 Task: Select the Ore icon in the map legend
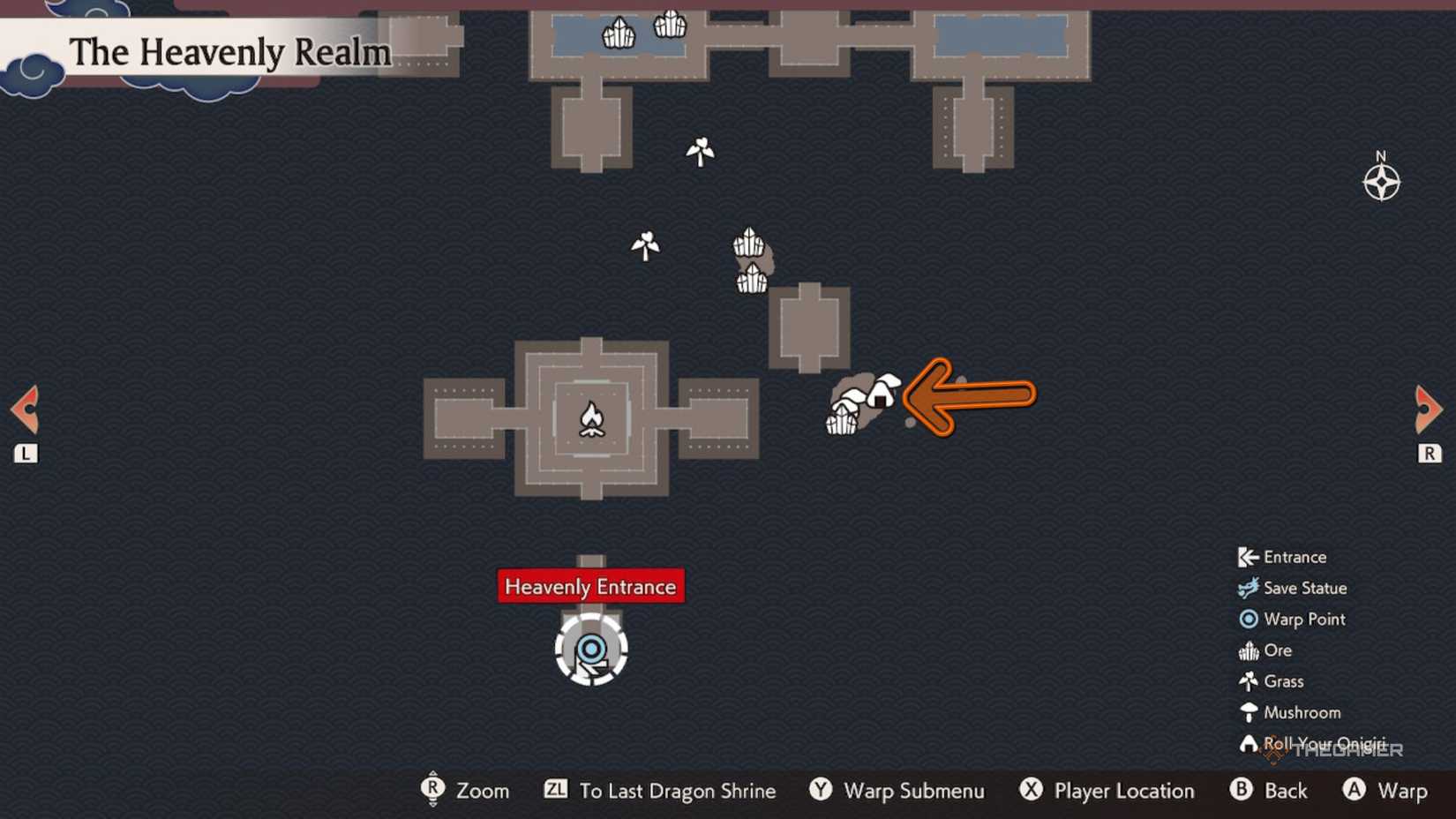(x=1250, y=650)
